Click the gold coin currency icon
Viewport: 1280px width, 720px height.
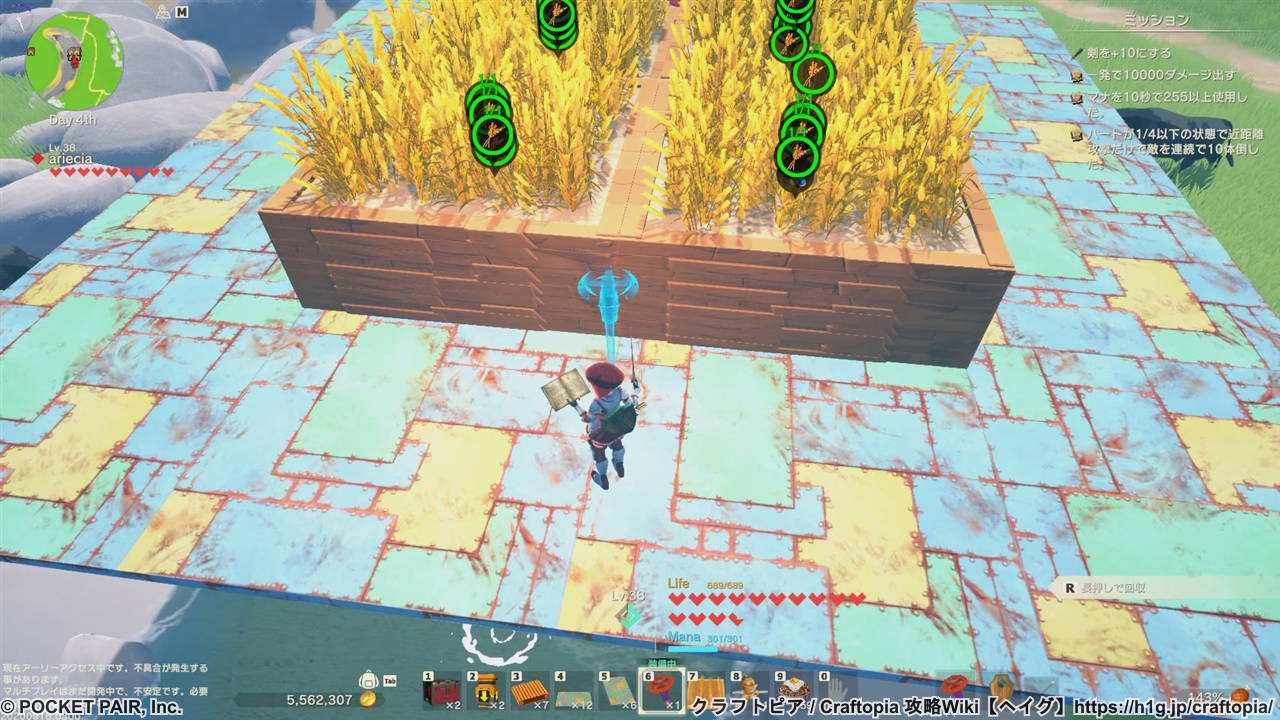click(x=368, y=700)
